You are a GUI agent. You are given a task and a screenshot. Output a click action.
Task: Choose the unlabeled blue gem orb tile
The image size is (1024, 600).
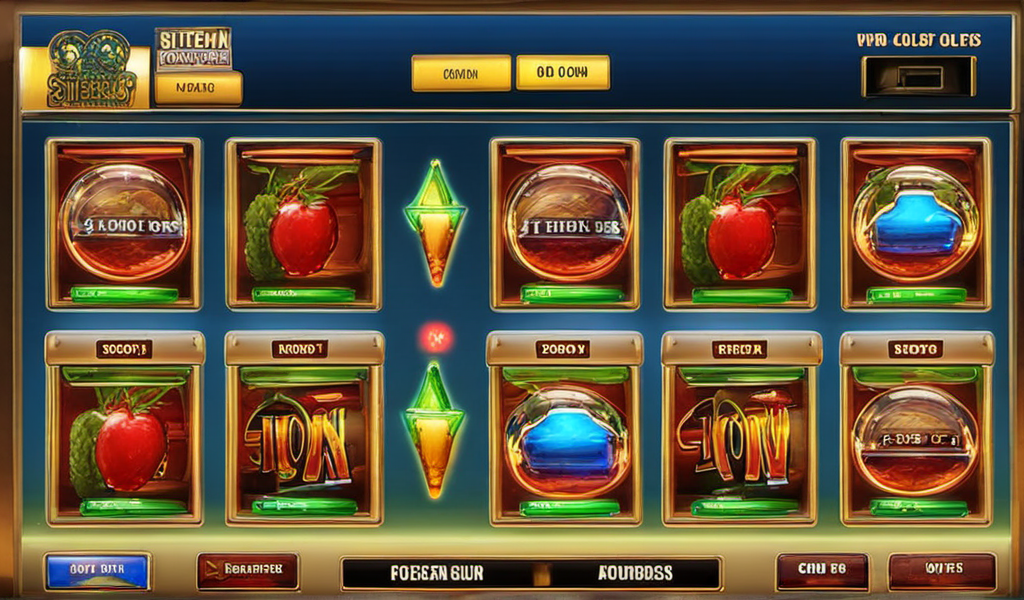tap(916, 224)
